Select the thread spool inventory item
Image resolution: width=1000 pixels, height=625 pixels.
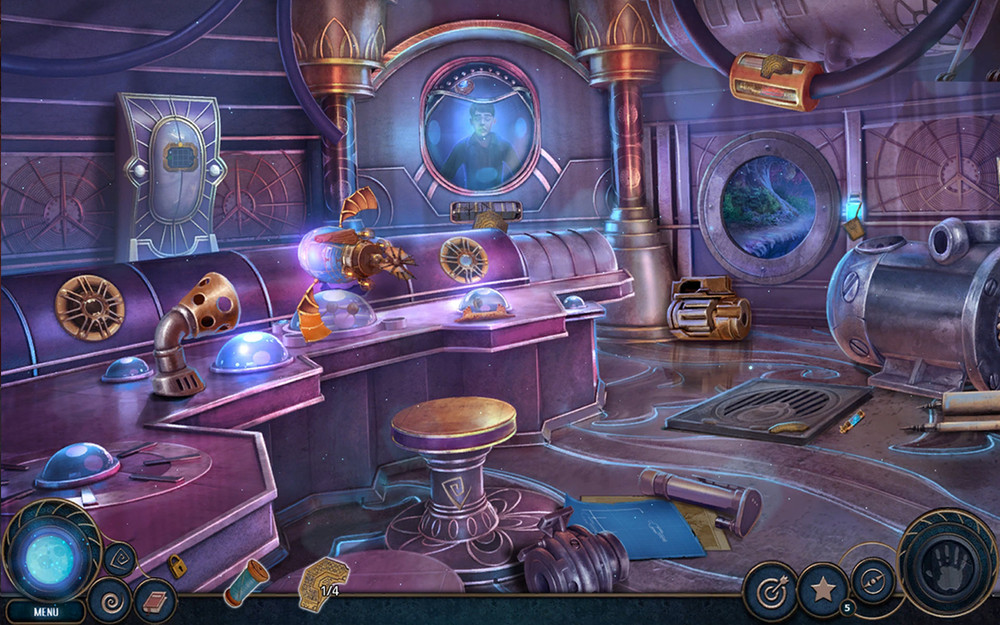[245, 582]
